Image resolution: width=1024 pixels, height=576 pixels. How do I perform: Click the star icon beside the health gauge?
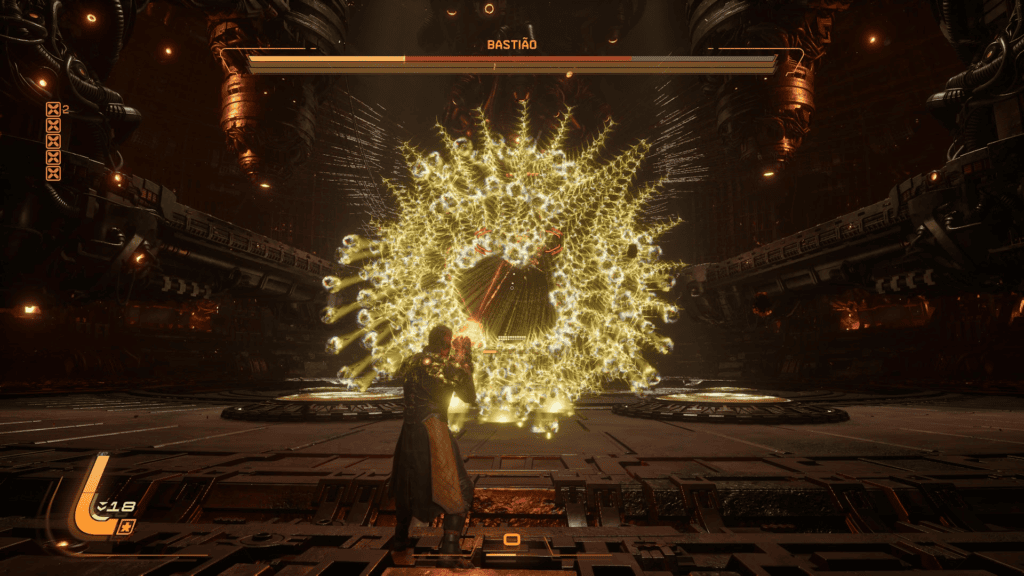(x=126, y=526)
